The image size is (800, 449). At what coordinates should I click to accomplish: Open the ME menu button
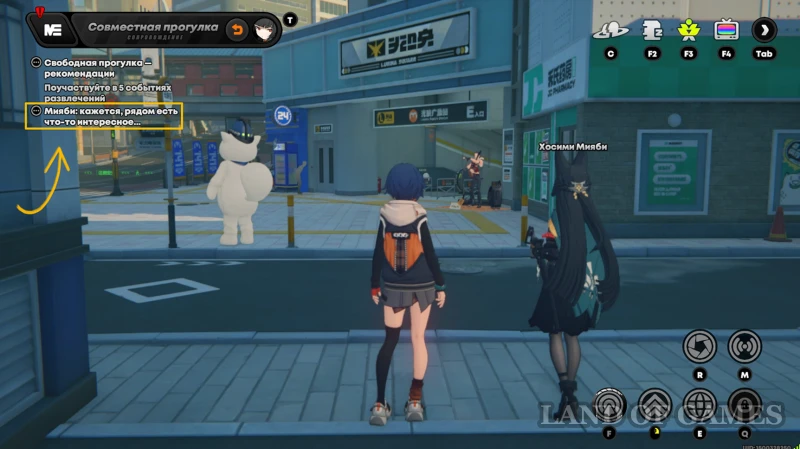click(x=54, y=30)
